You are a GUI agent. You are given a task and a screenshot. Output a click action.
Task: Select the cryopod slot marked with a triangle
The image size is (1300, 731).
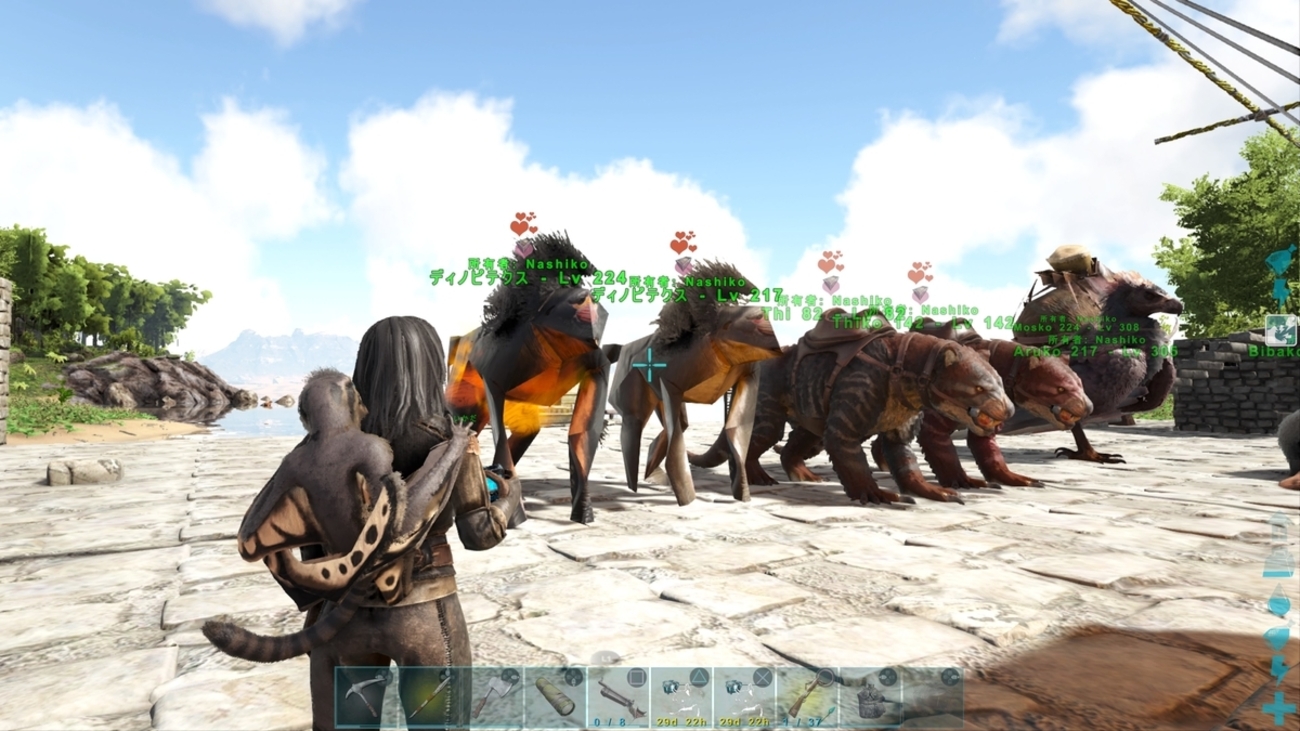point(681,696)
